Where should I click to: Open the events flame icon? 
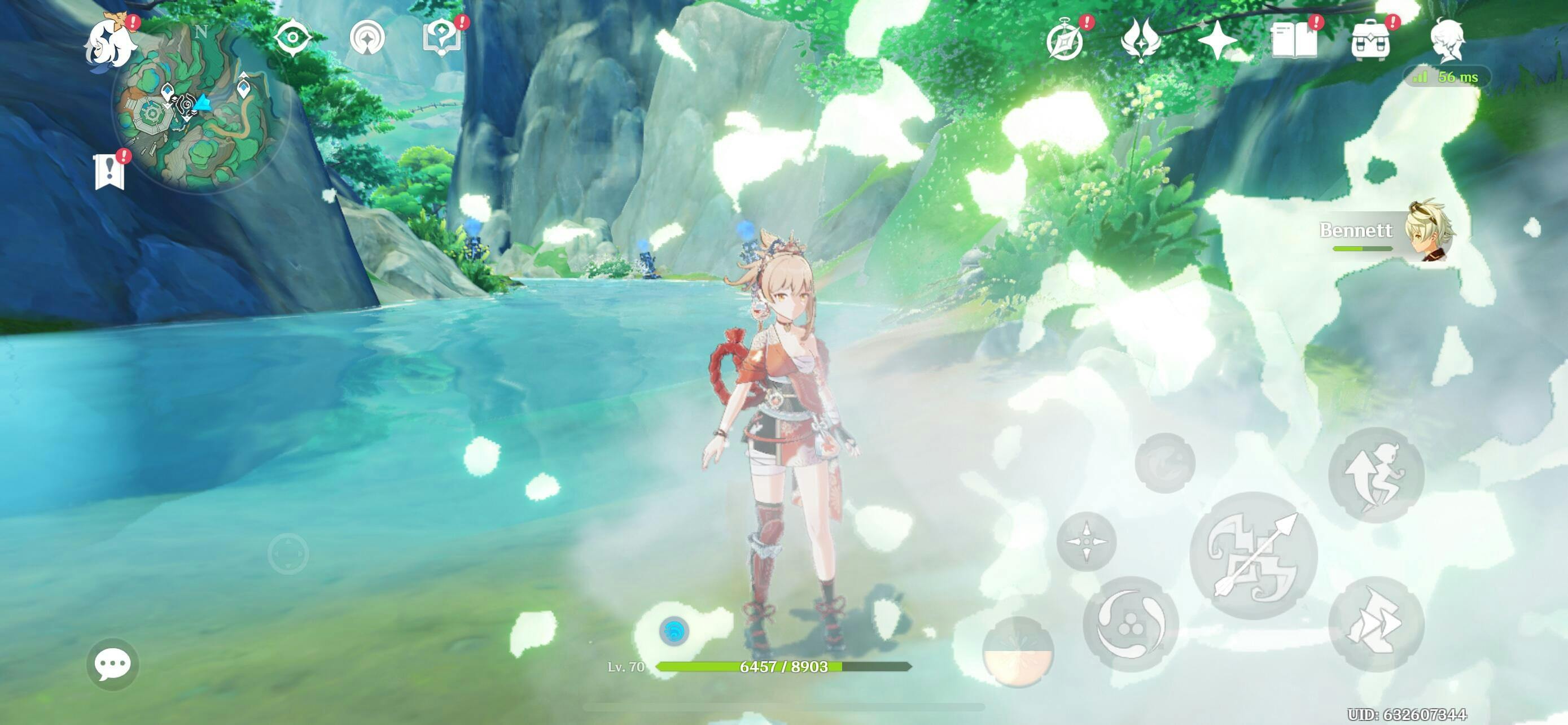[x=1141, y=40]
